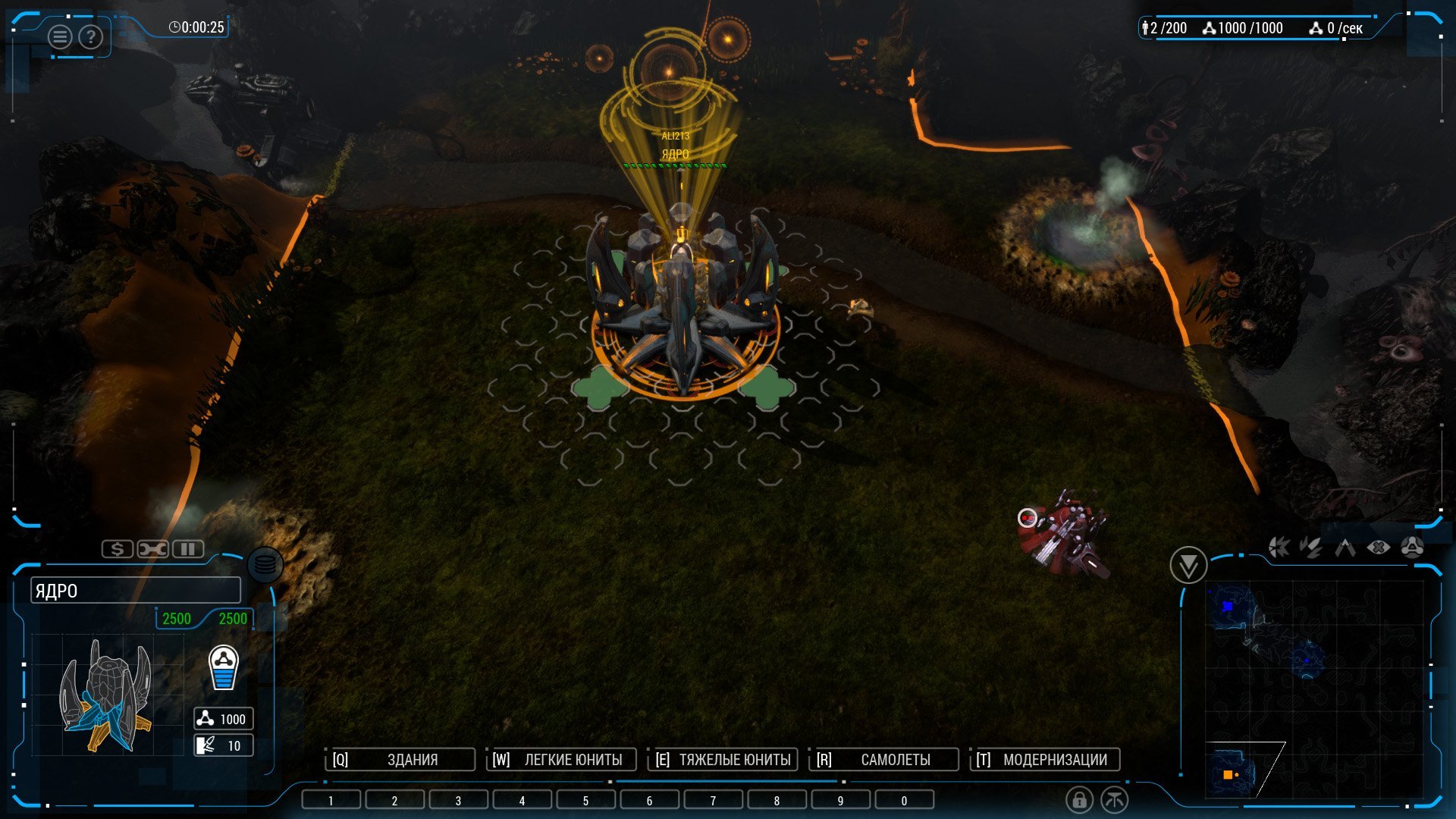The height and width of the screenshot is (819, 1456).
Task: Click the resource triangle minimap filter icon
Action: pyautogui.click(x=1411, y=547)
